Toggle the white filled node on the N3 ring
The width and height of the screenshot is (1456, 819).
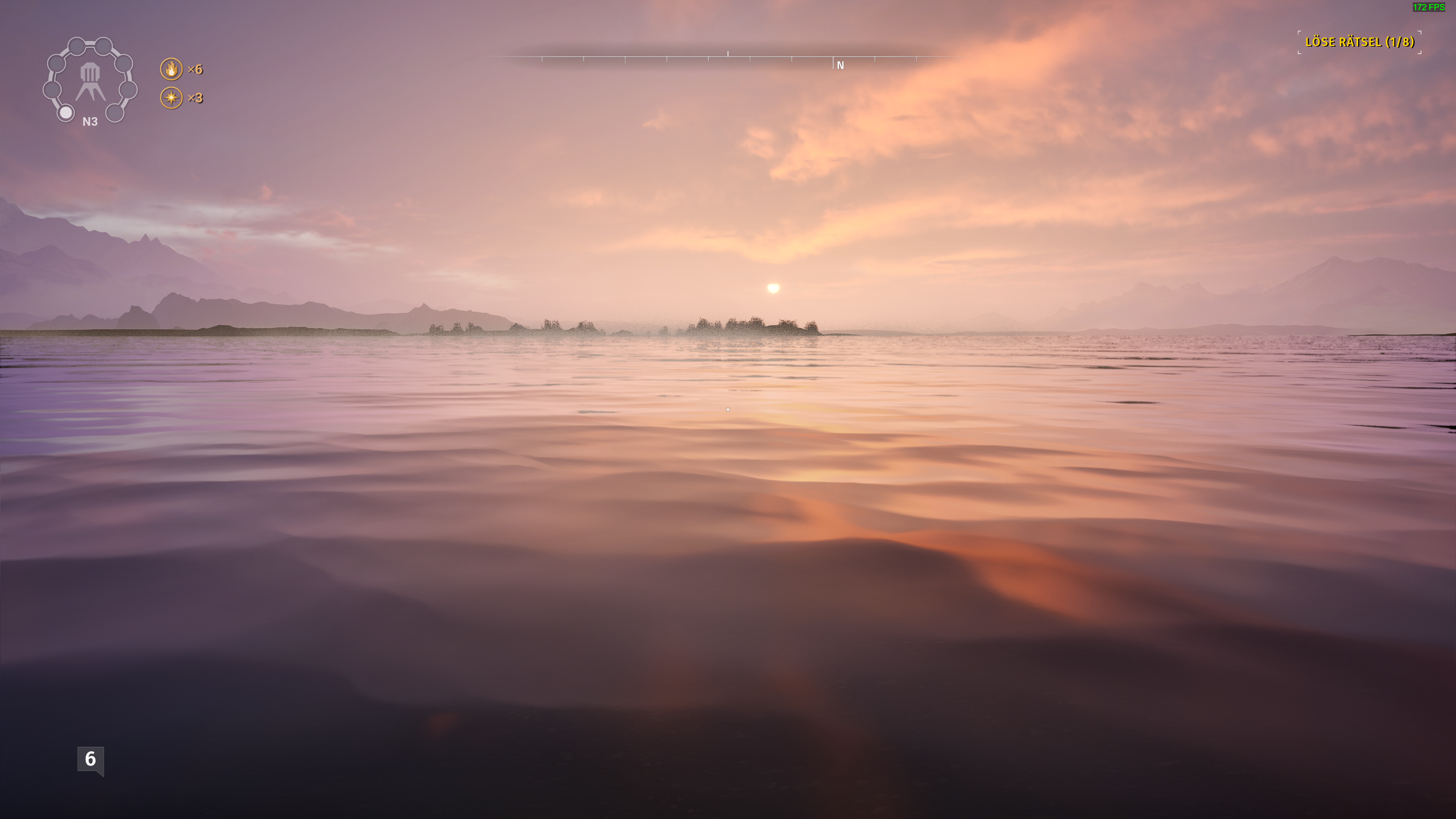tap(65, 114)
